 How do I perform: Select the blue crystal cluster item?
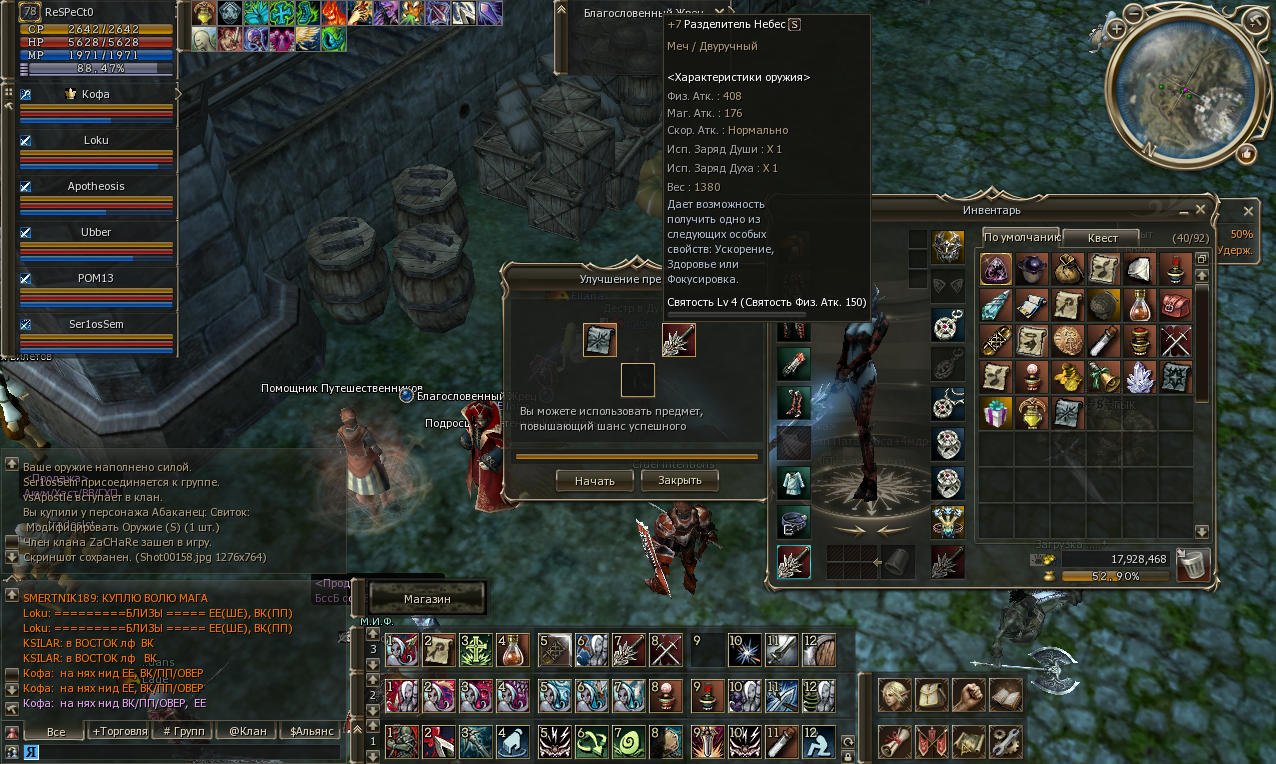click(x=1140, y=376)
